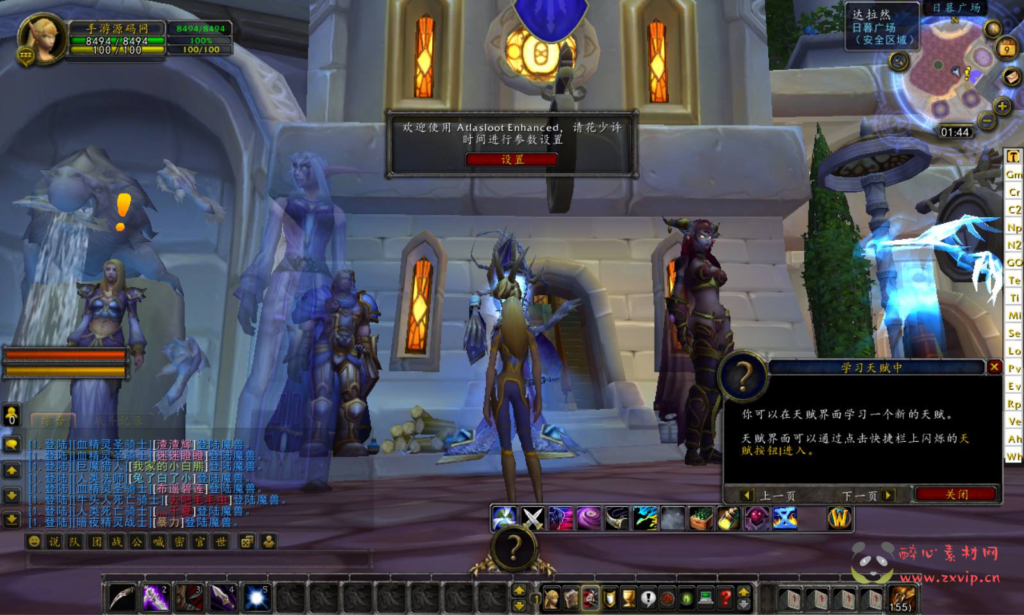Zoom out the minimap with minus button
Image resolution: width=1024 pixels, height=615 pixels.
987,121
